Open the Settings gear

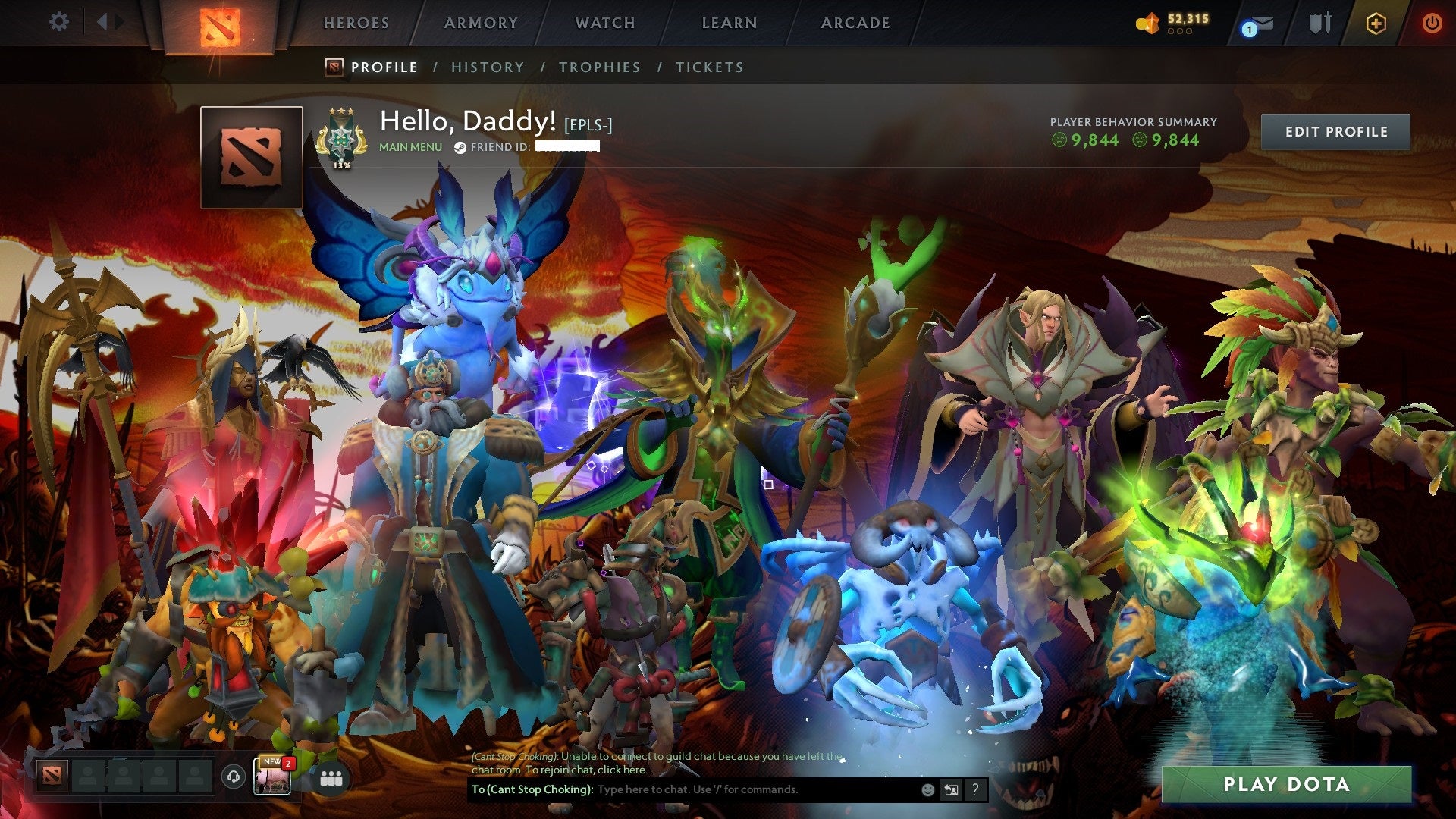click(58, 21)
